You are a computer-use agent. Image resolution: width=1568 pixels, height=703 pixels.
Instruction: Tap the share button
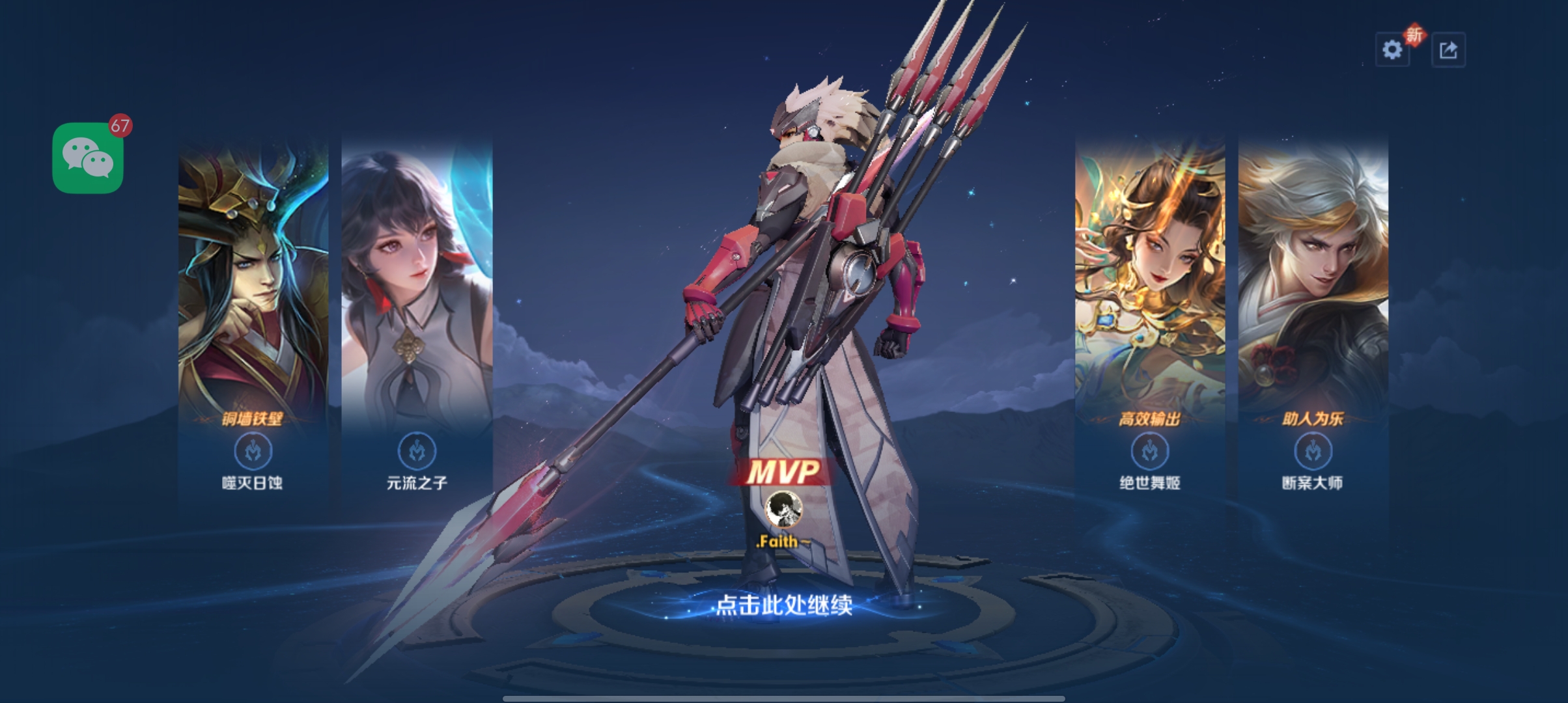click(1448, 49)
